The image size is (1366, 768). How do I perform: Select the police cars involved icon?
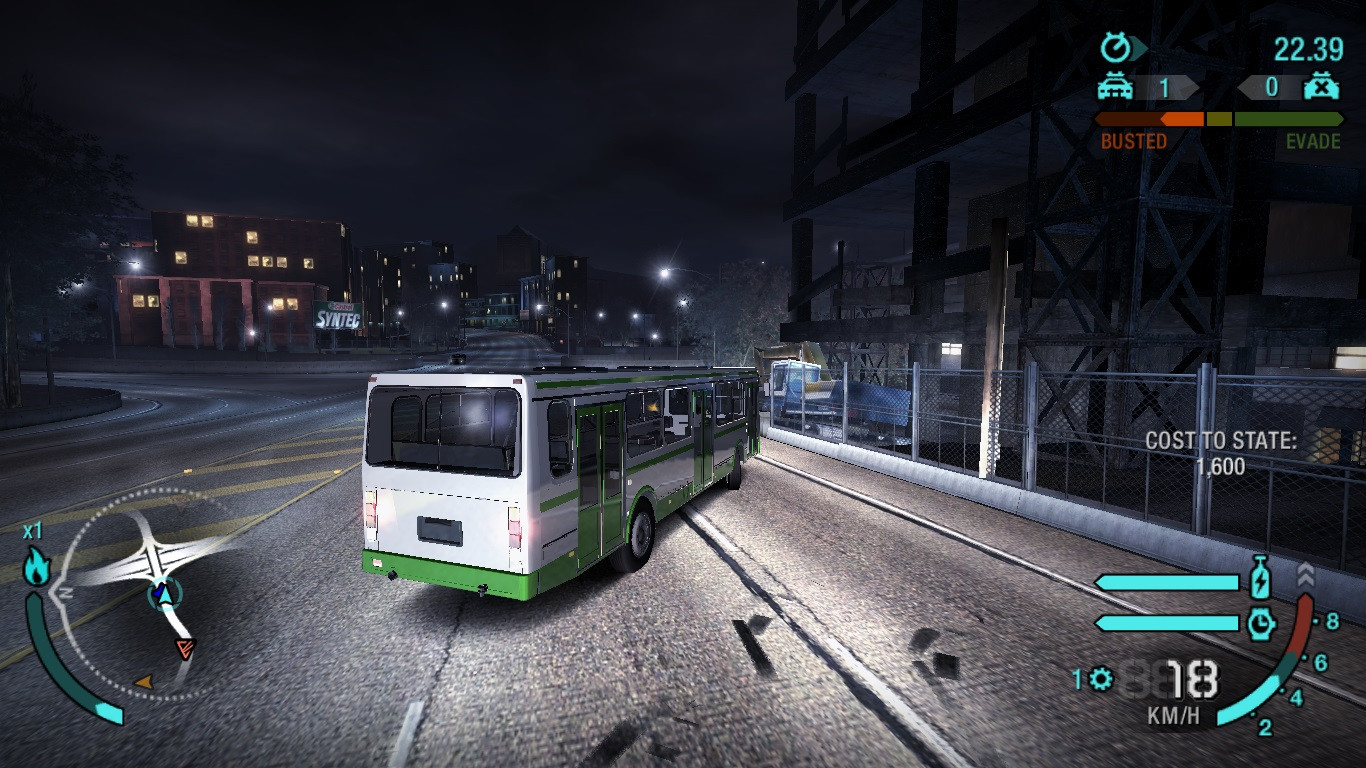pyautogui.click(x=1115, y=88)
